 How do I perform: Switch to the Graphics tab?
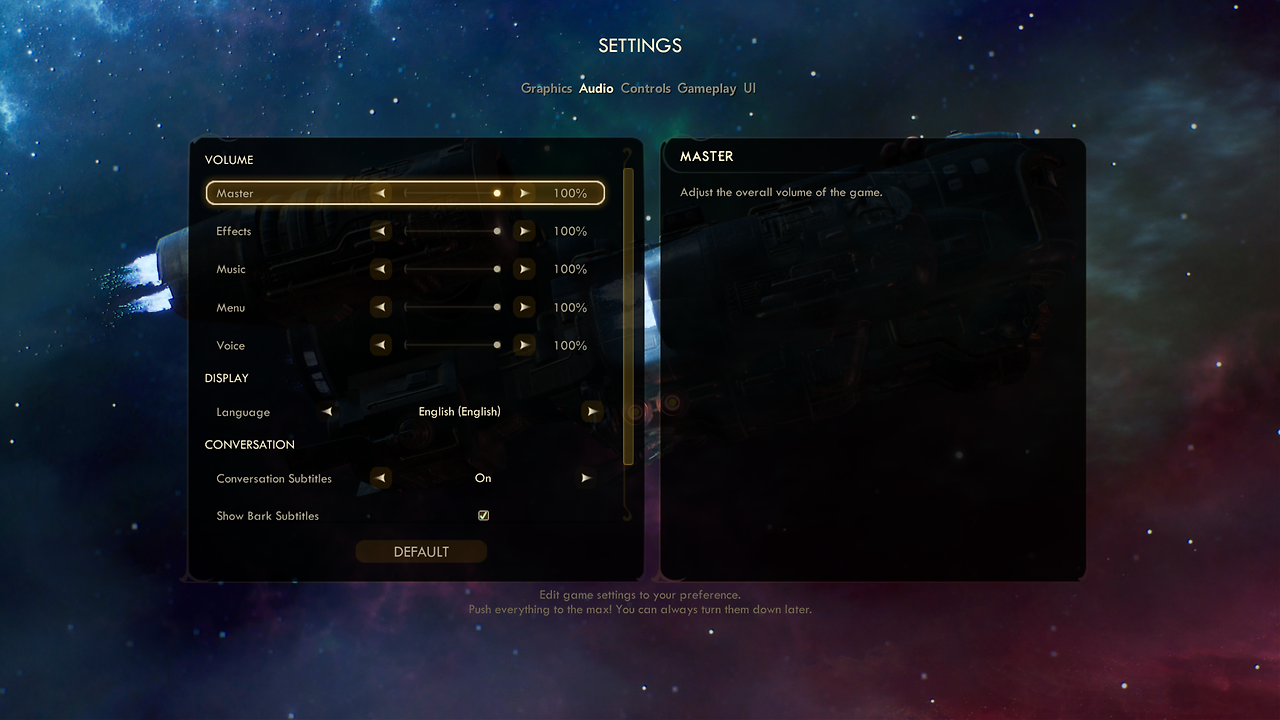pos(546,88)
